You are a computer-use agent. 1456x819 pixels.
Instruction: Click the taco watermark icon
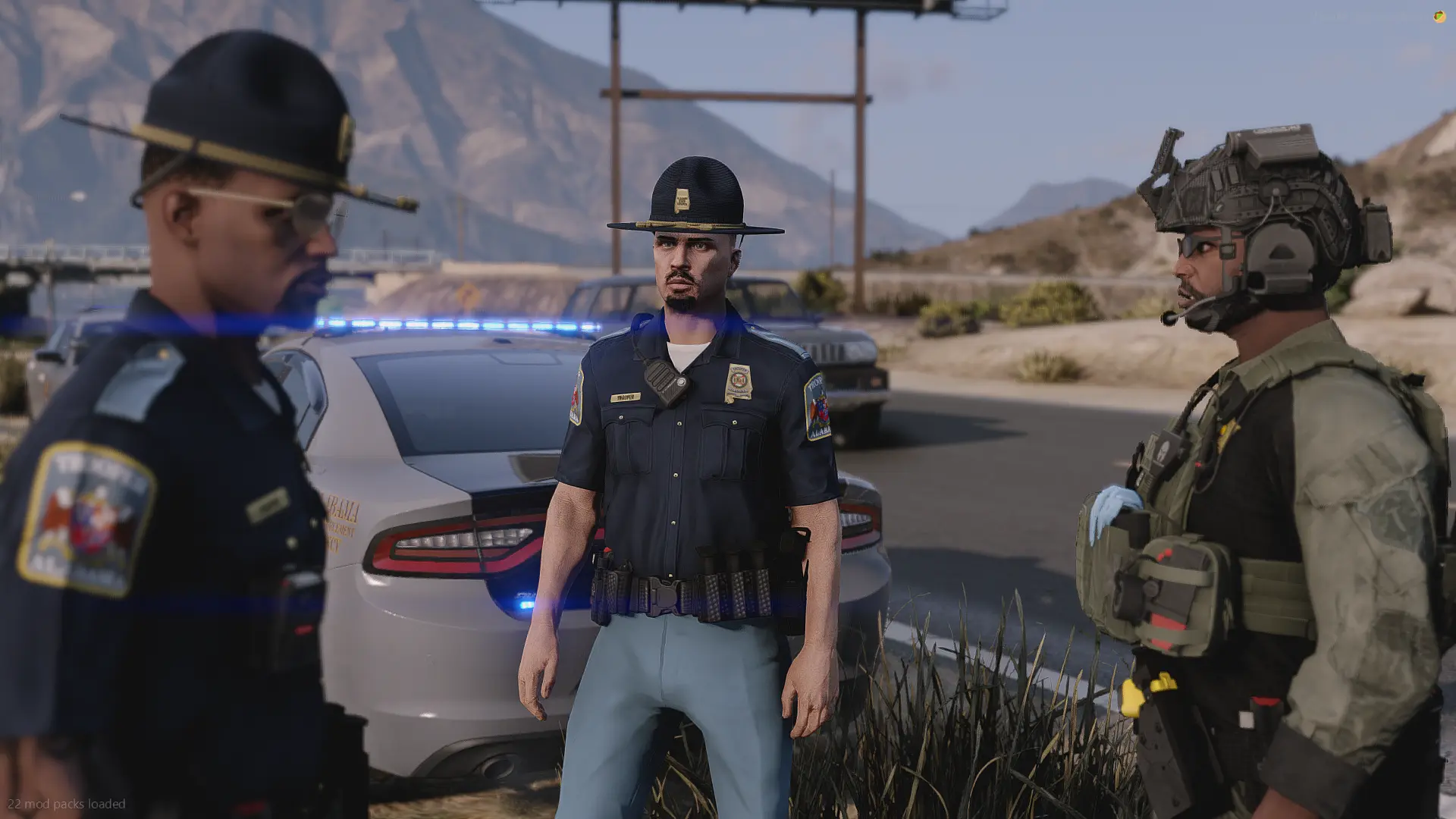pyautogui.click(x=1439, y=17)
